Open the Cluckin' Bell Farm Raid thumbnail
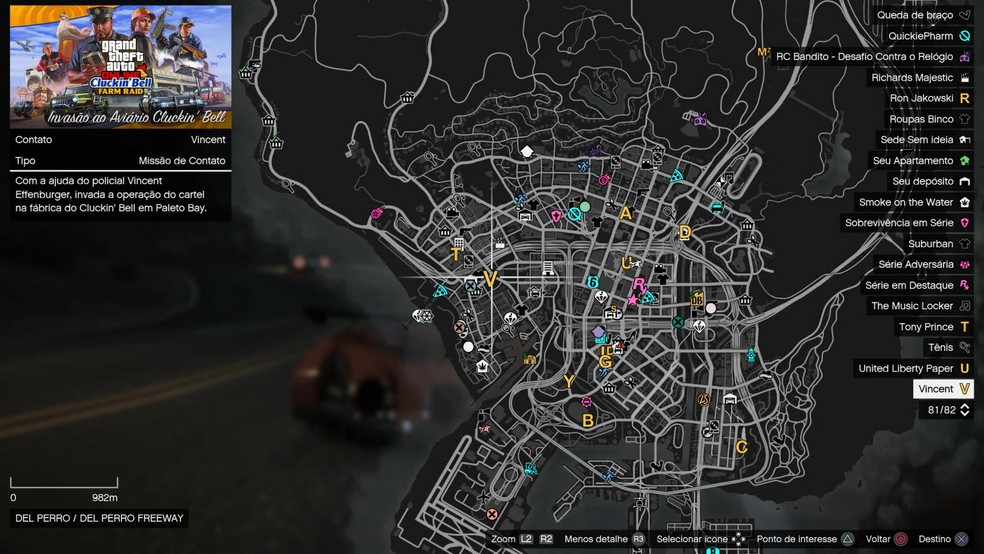 (121, 67)
